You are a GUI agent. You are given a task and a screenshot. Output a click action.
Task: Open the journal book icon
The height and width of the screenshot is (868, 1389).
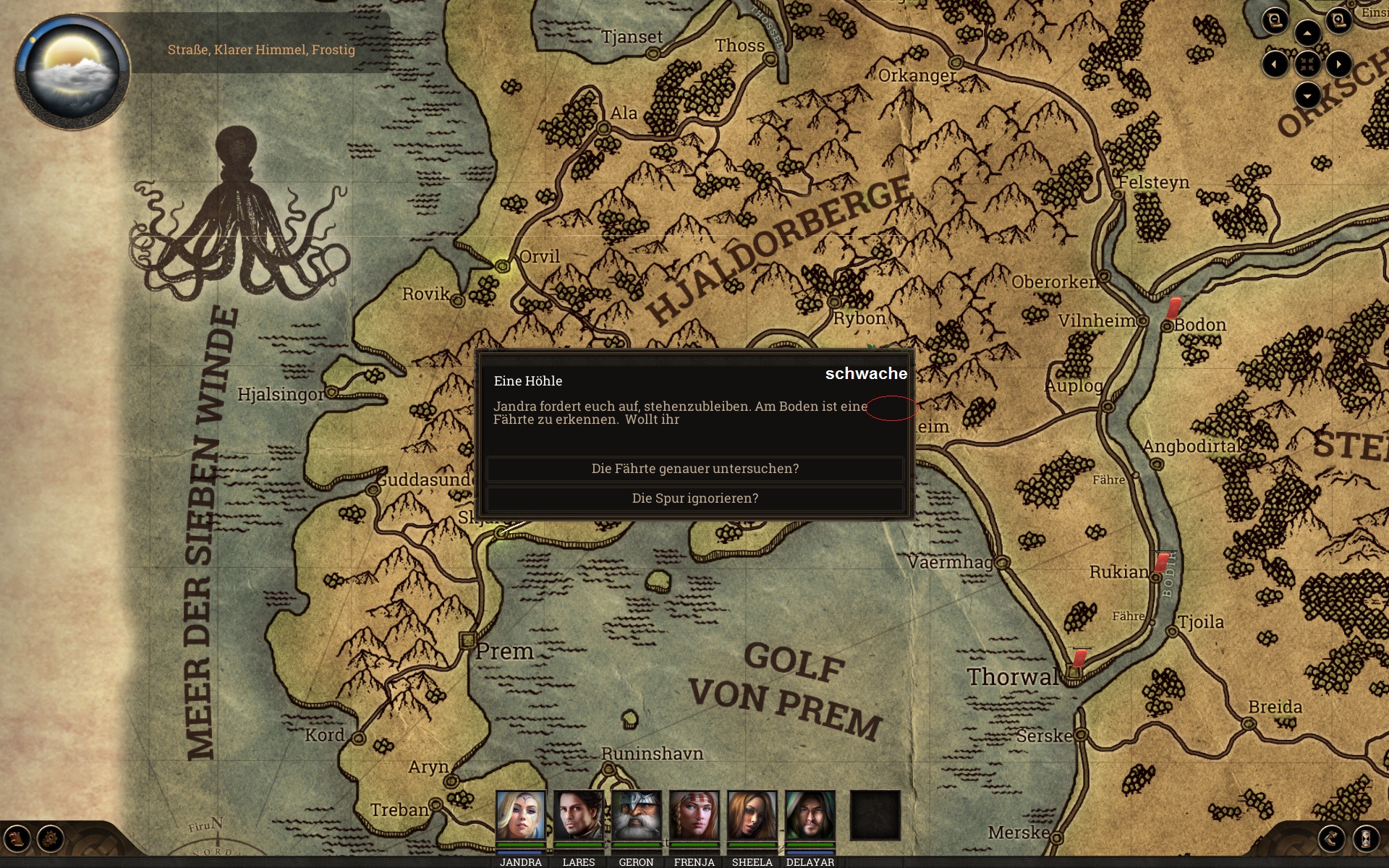(17, 839)
